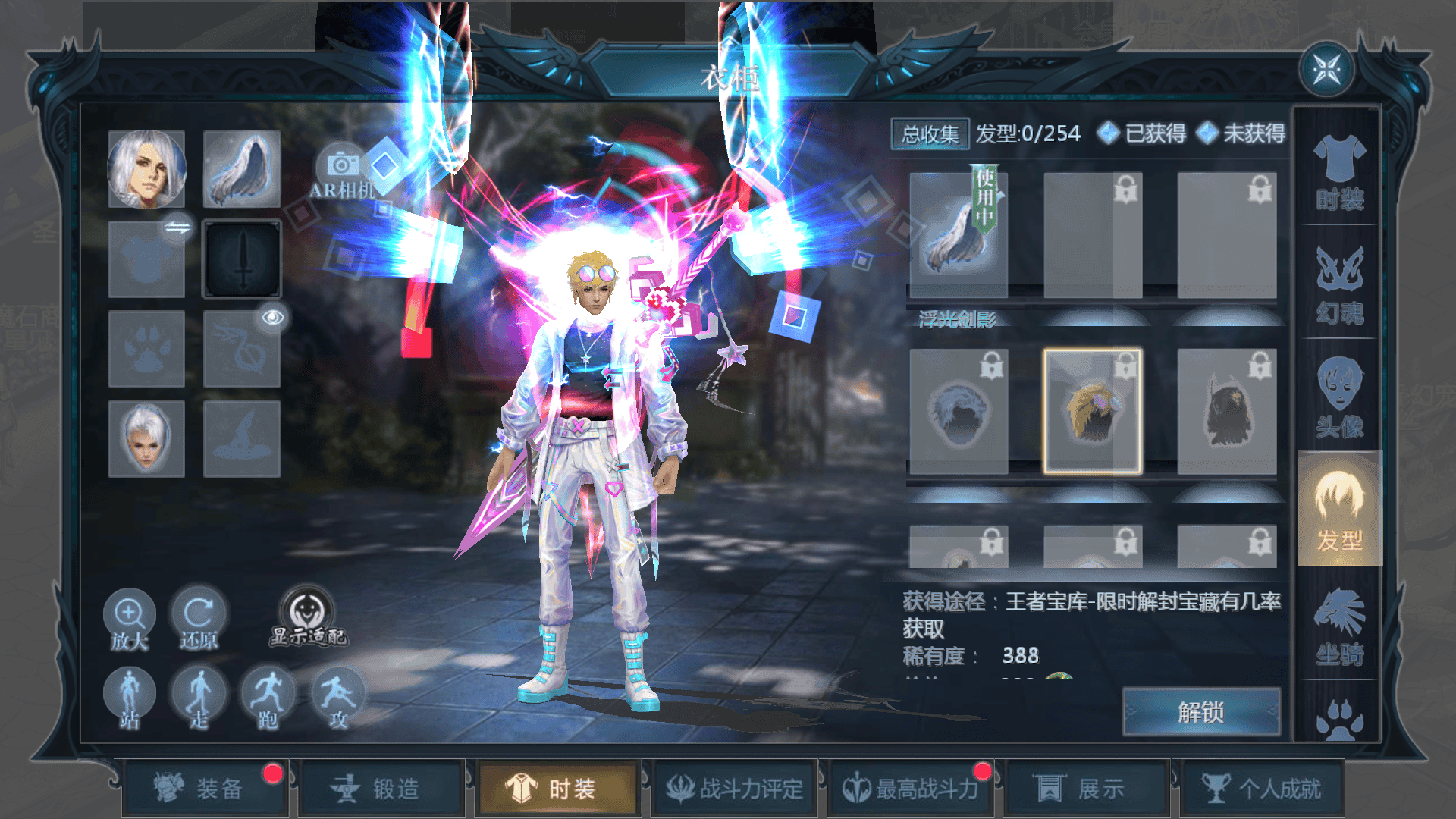Select the witch hat accessory slot
This screenshot has height=819, width=1456.
[242, 438]
